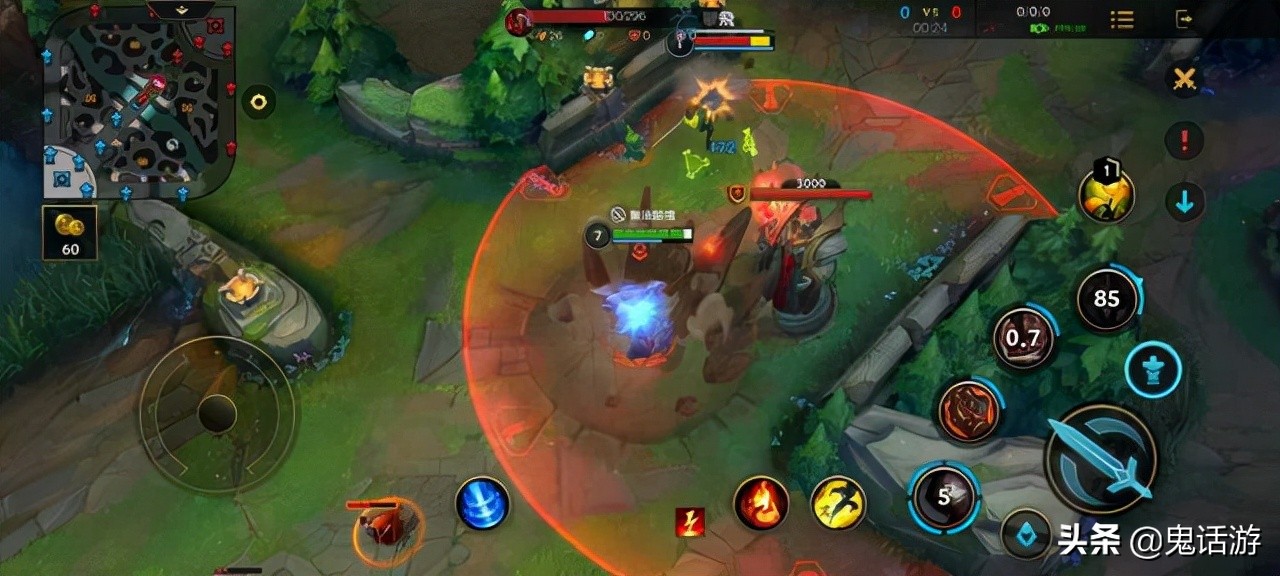
Task: Tap the yellow gear icon beside the minimap
Action: (259, 101)
